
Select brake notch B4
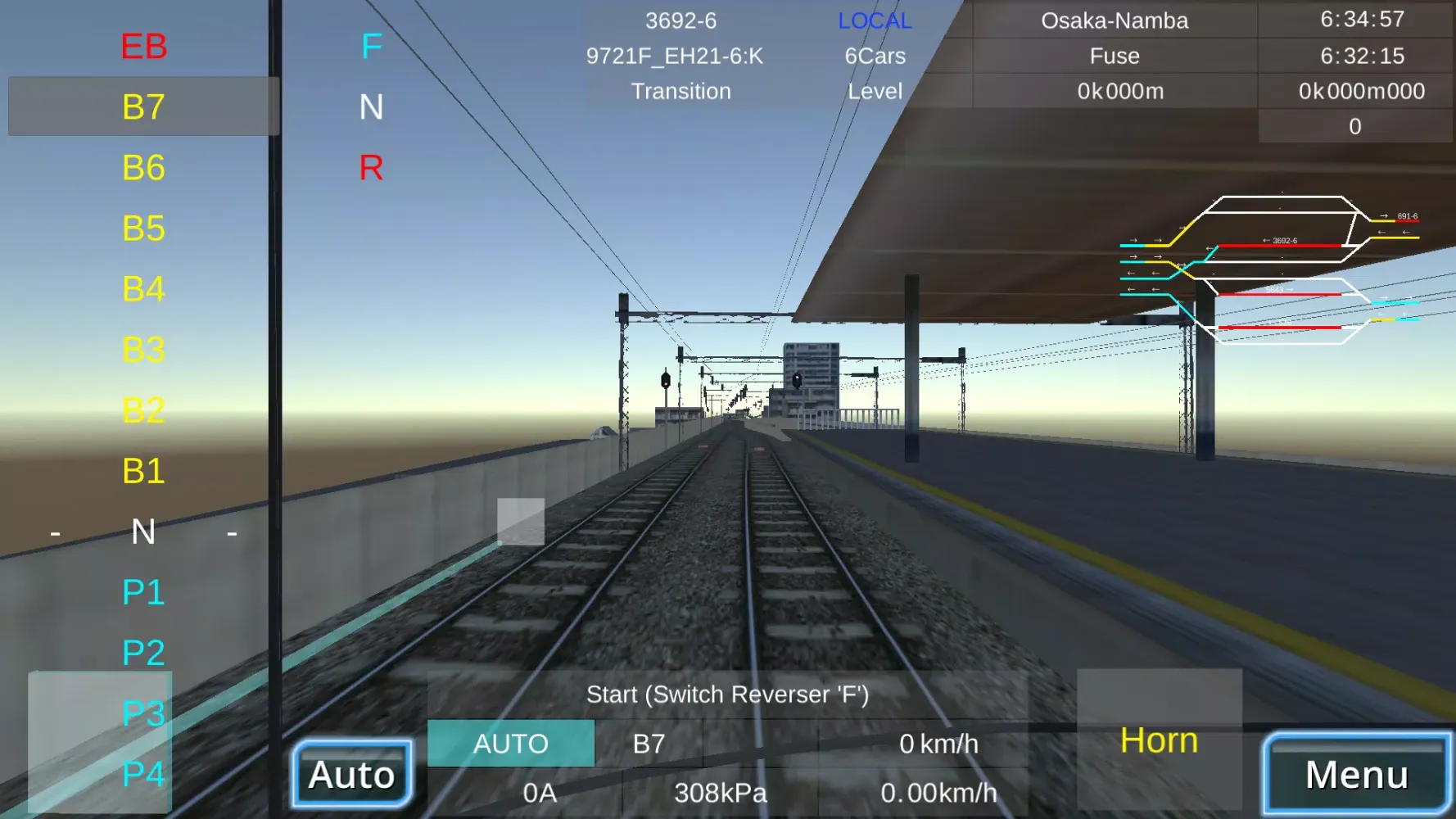click(x=143, y=290)
